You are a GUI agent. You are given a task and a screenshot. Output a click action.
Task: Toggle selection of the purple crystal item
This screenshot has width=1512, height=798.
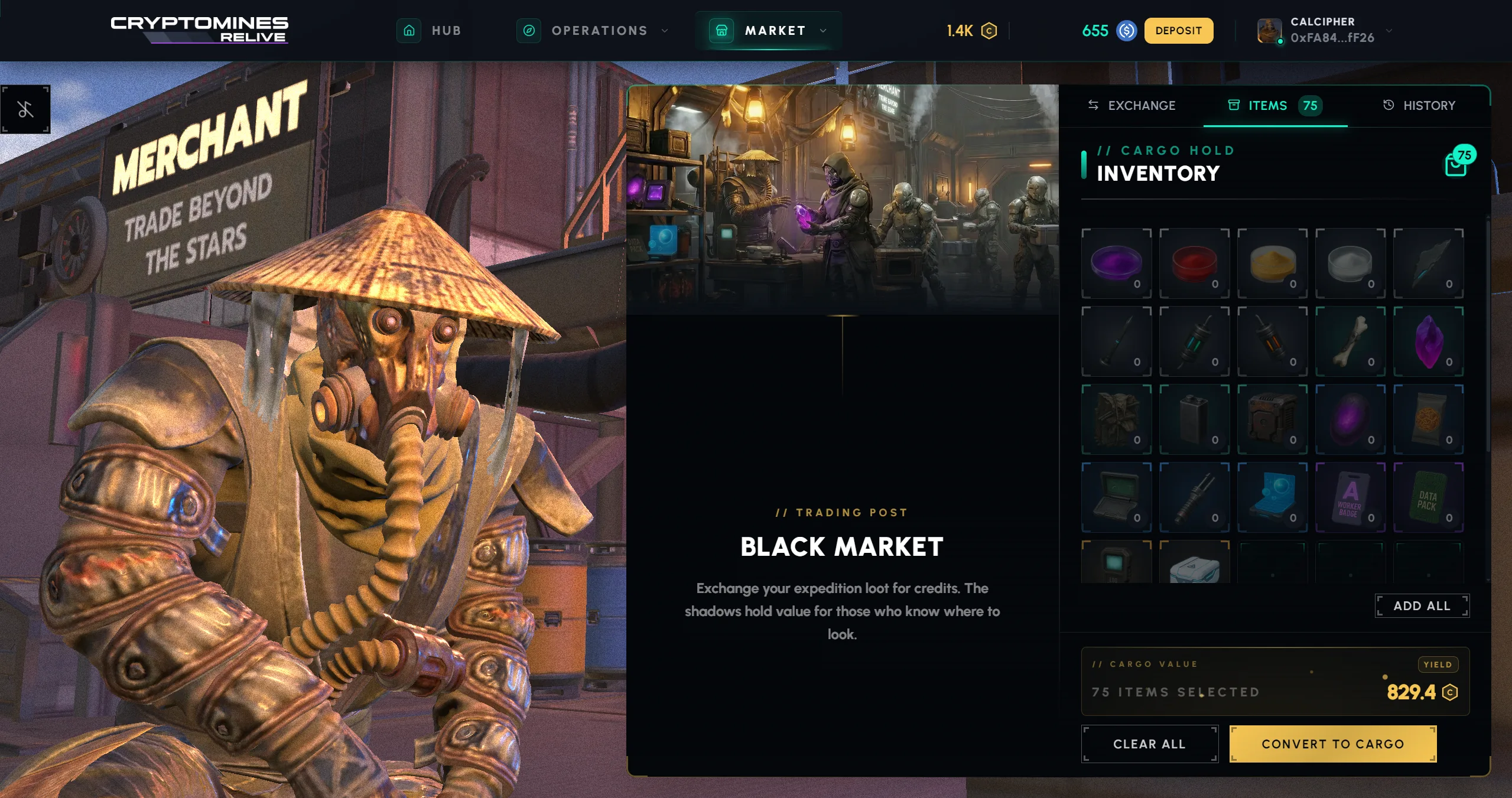[1429, 341]
